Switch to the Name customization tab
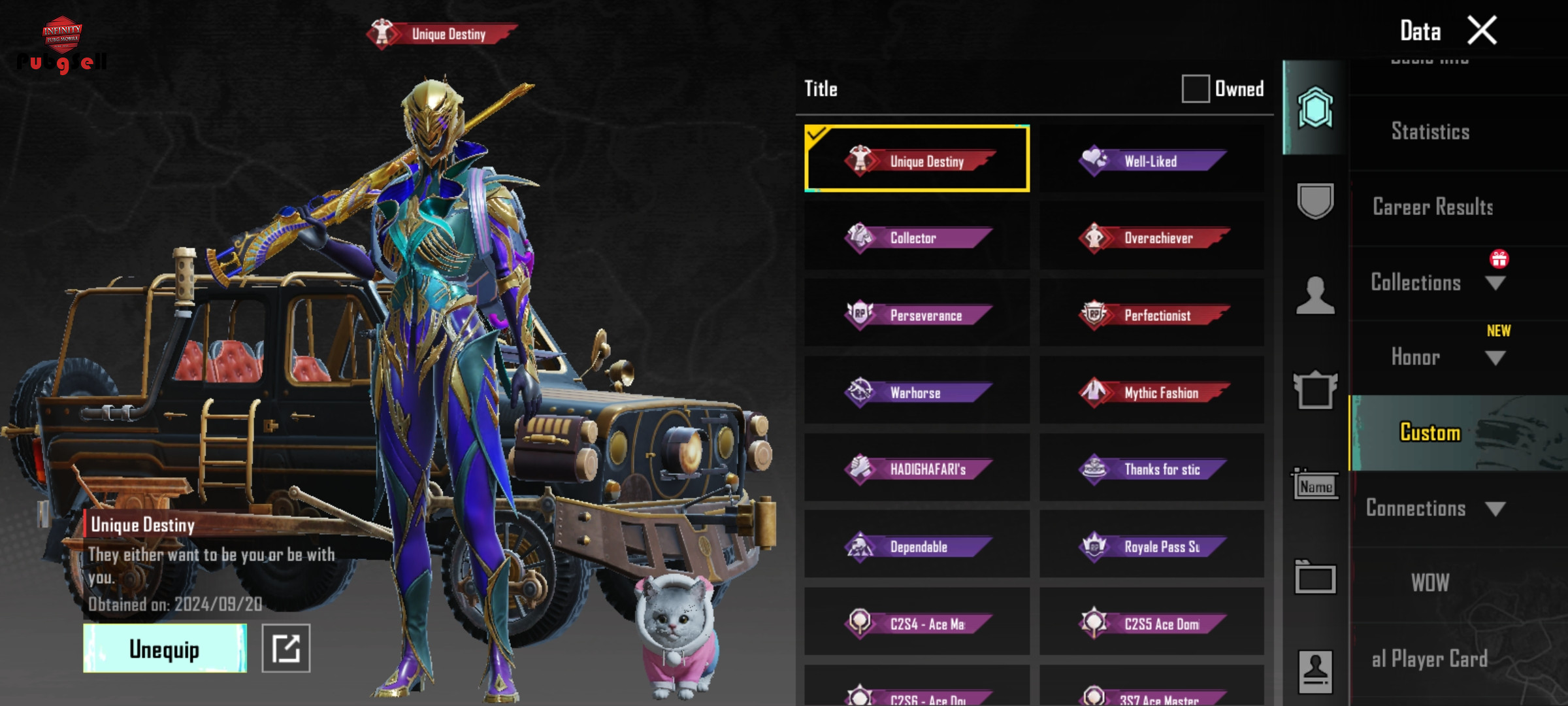 [x=1315, y=485]
